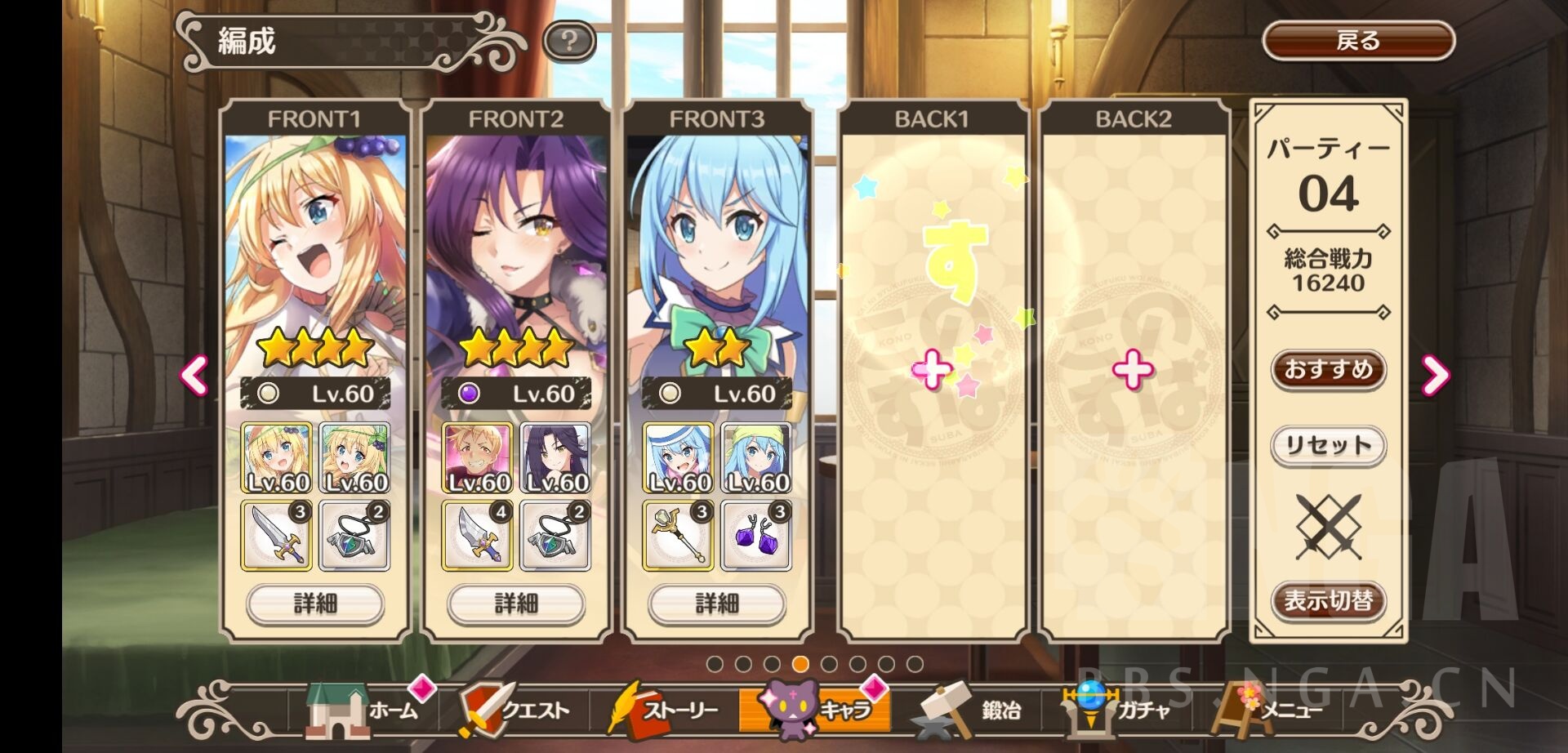Add a character to the BACK2 slot
The width and height of the screenshot is (1568, 753).
[x=1133, y=372]
